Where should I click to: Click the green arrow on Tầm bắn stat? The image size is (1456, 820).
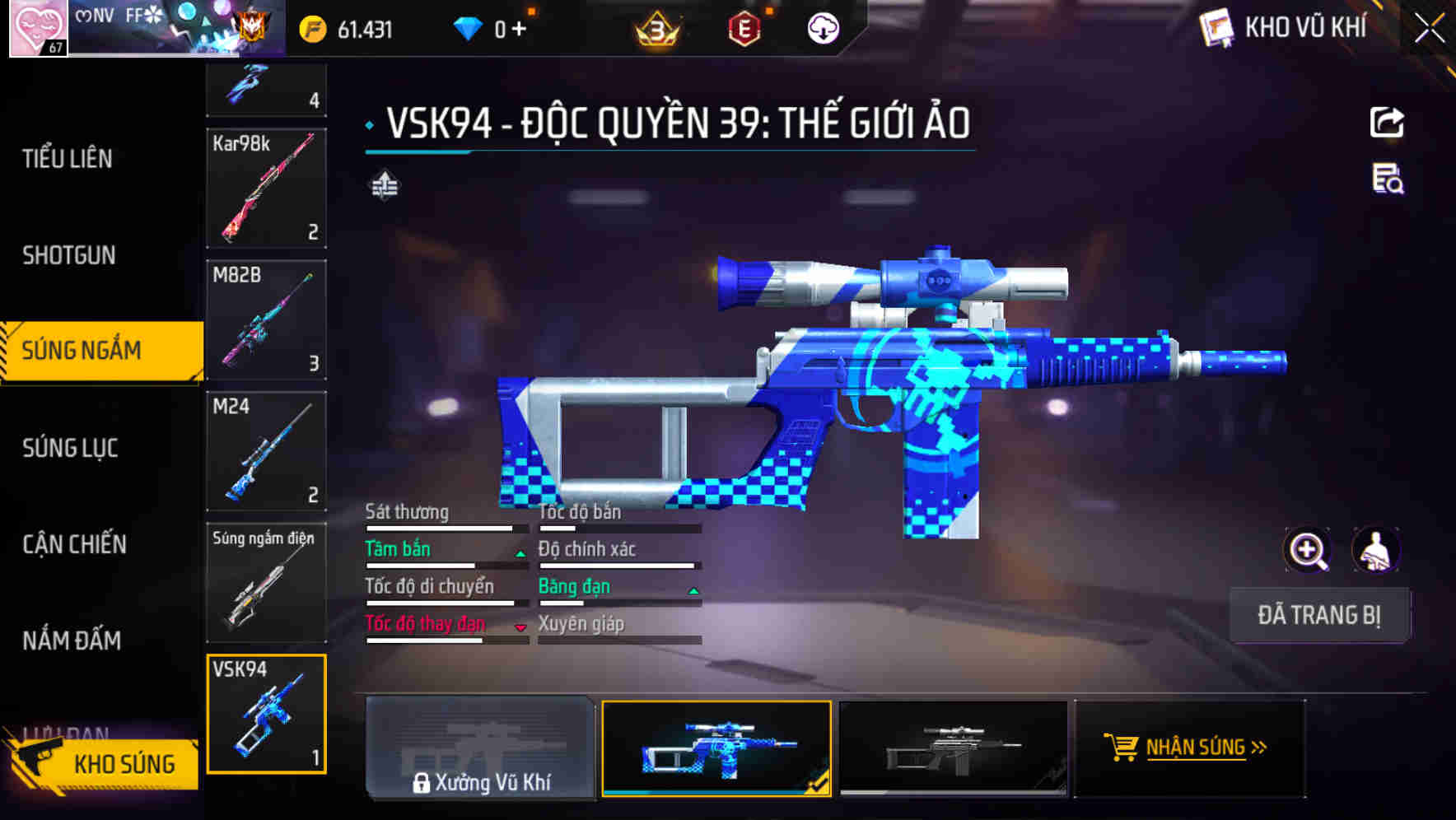pos(519,552)
